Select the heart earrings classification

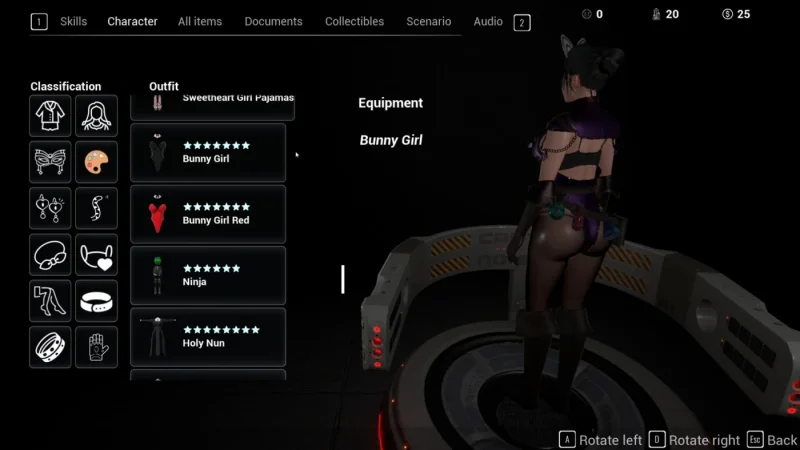(x=50, y=208)
